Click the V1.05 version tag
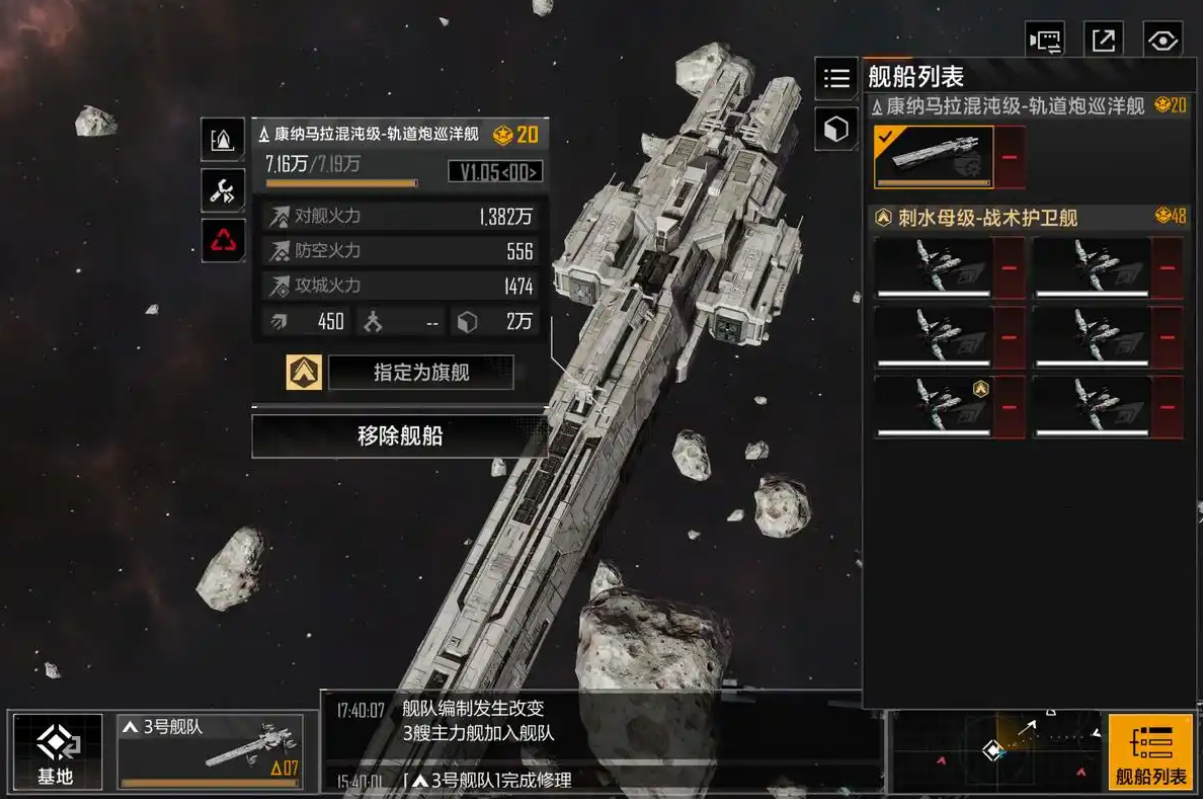This screenshot has width=1203, height=799. (x=495, y=171)
